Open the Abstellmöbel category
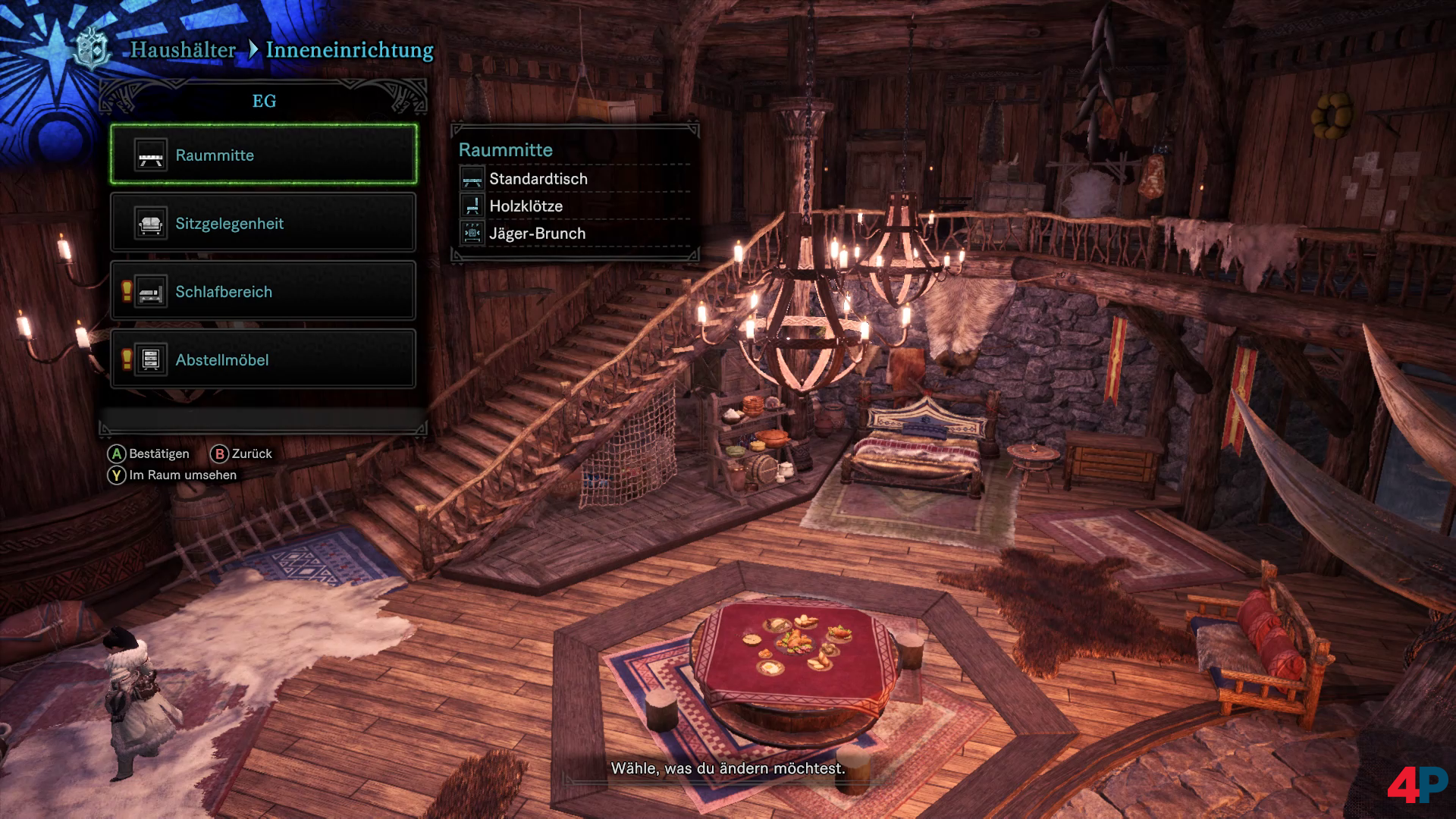The height and width of the screenshot is (819, 1456). tap(263, 359)
